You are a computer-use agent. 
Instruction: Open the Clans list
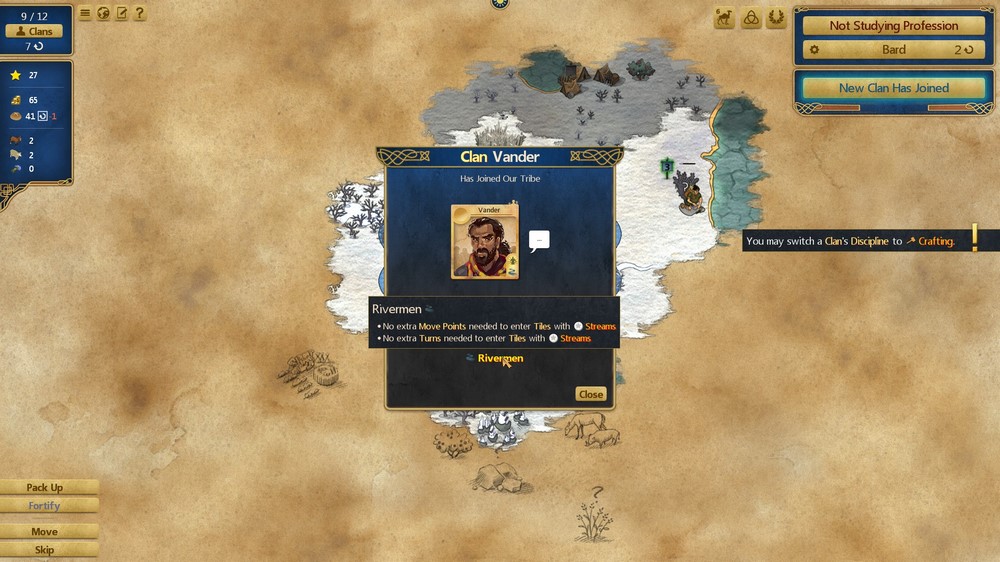point(34,31)
